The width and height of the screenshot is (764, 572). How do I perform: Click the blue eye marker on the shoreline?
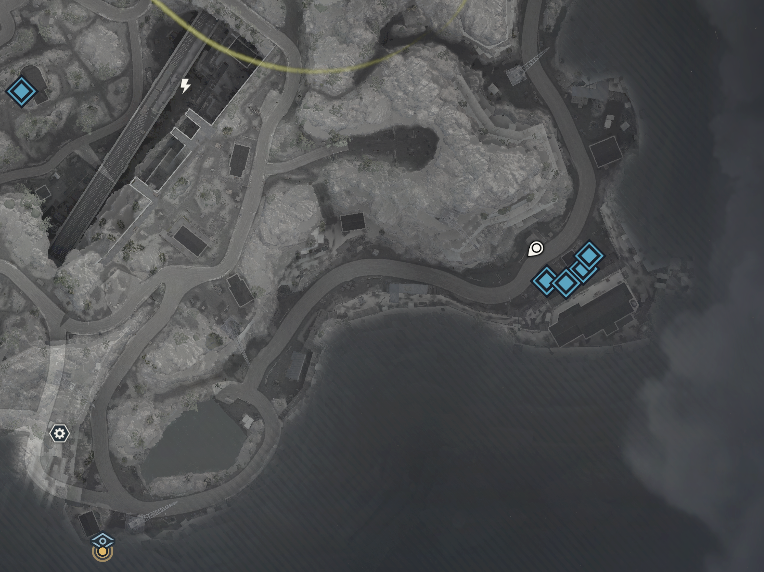click(x=102, y=538)
